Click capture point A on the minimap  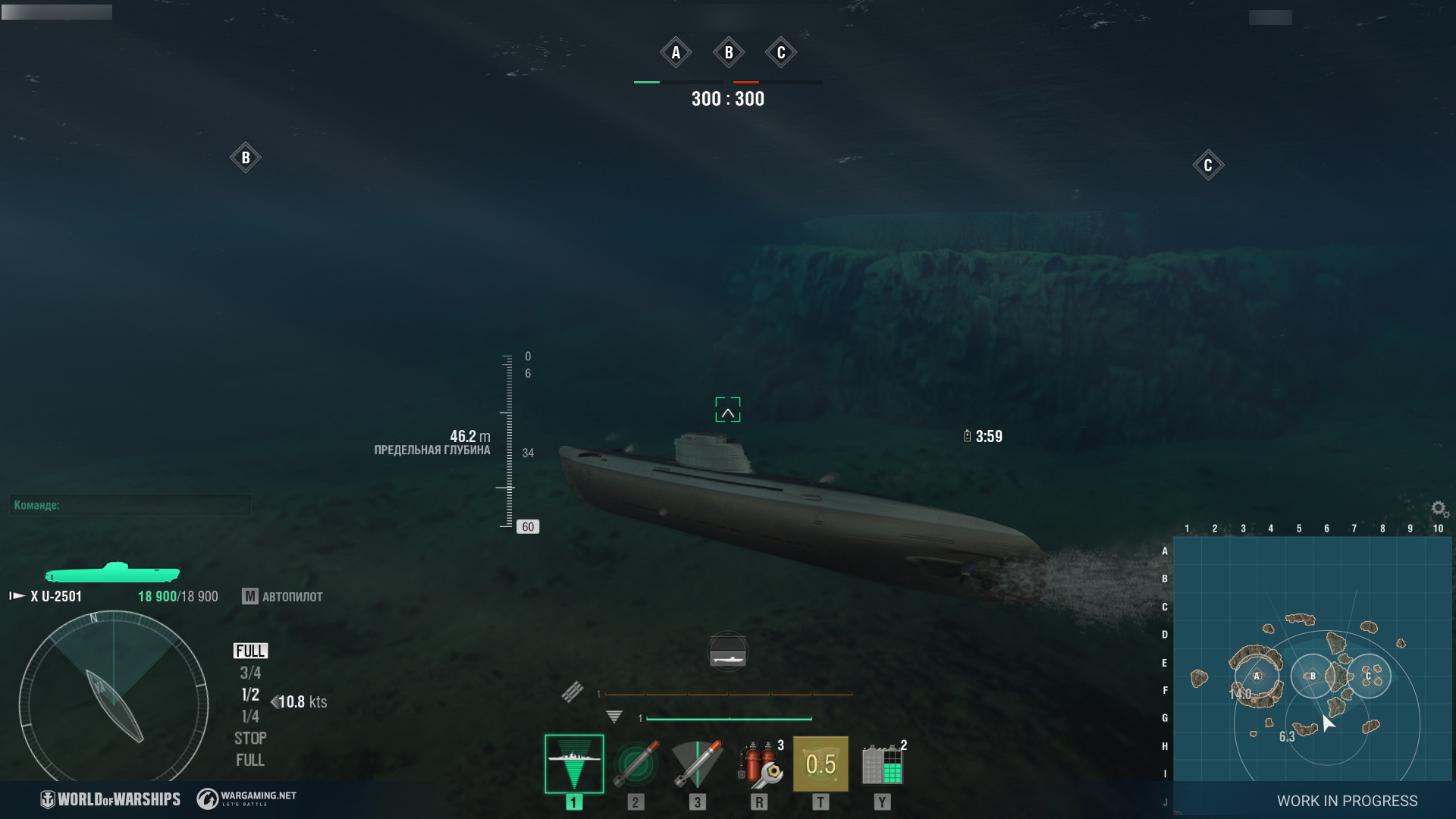click(x=1257, y=676)
